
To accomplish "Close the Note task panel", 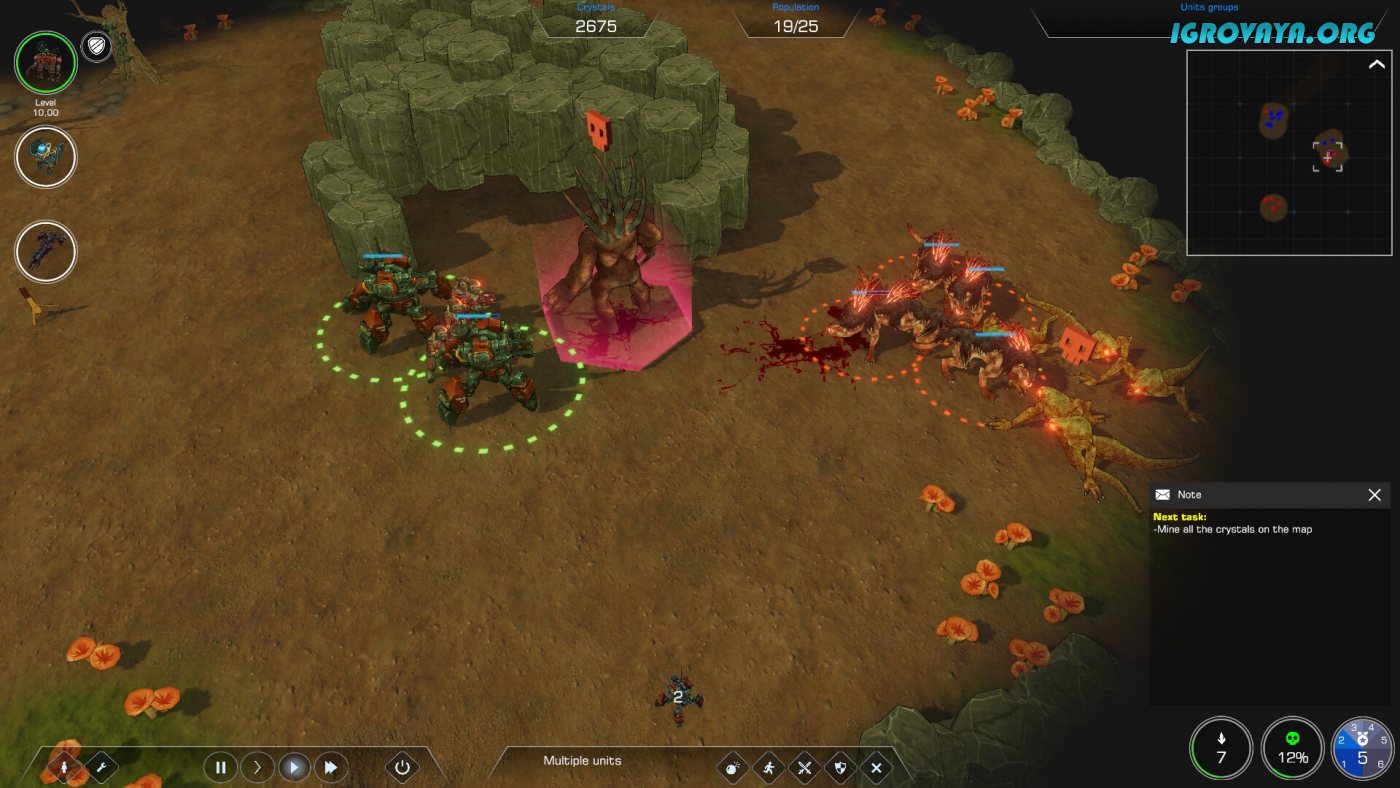I will [1374, 495].
